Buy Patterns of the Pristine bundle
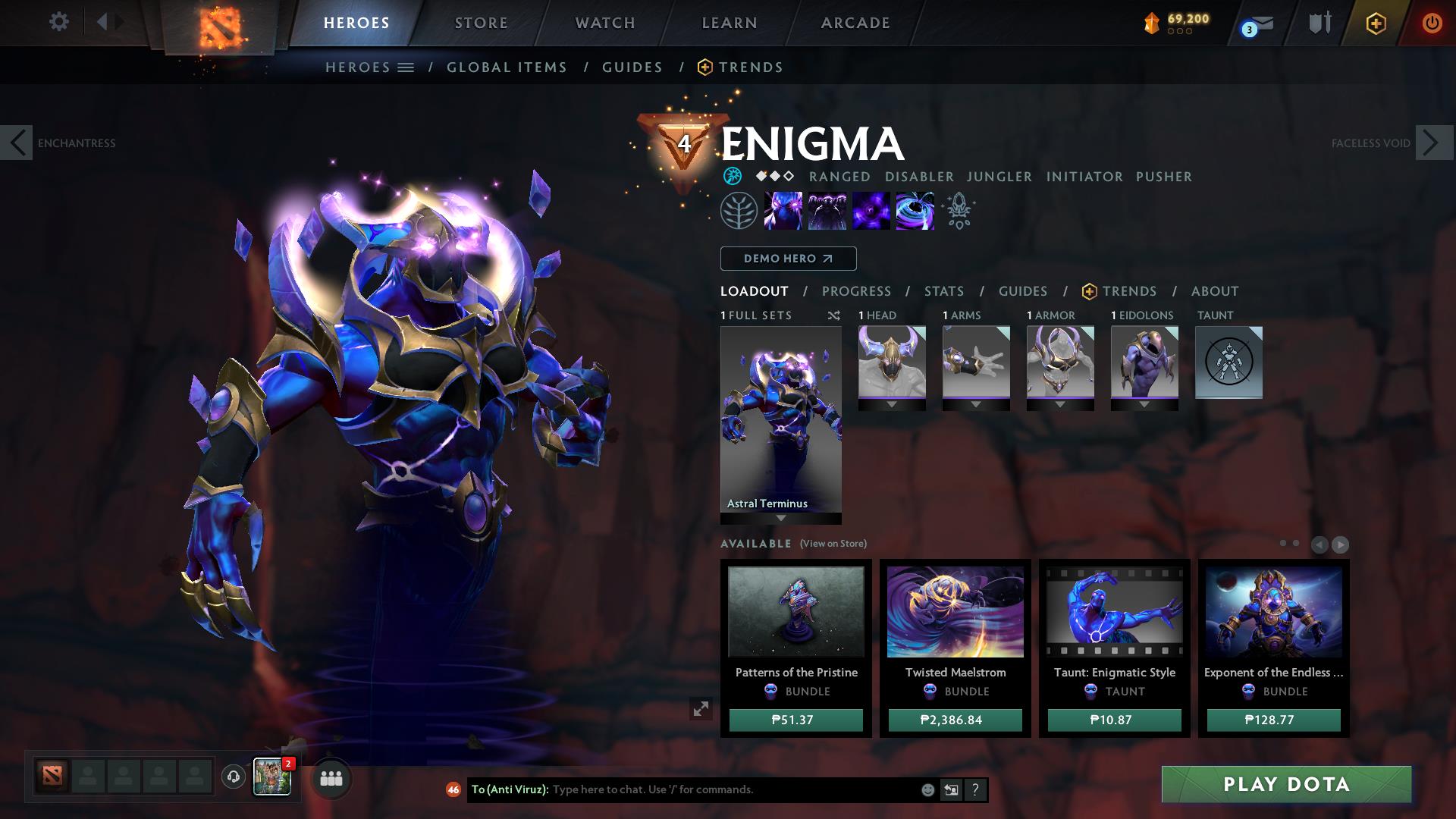This screenshot has width=1456, height=819. (795, 720)
